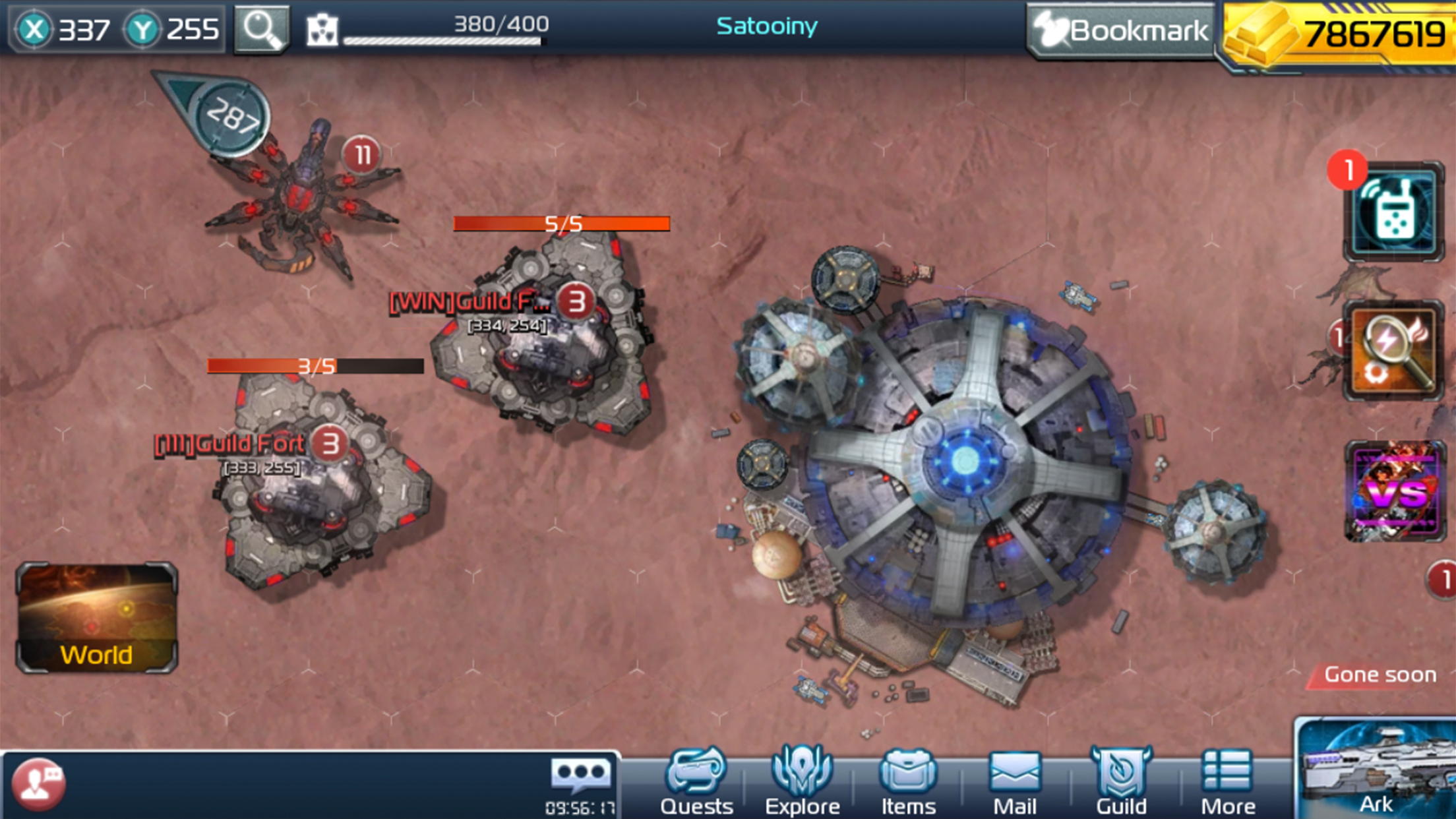Show the More options menu
Image resolution: width=1456 pixels, height=819 pixels.
pyautogui.click(x=1227, y=783)
